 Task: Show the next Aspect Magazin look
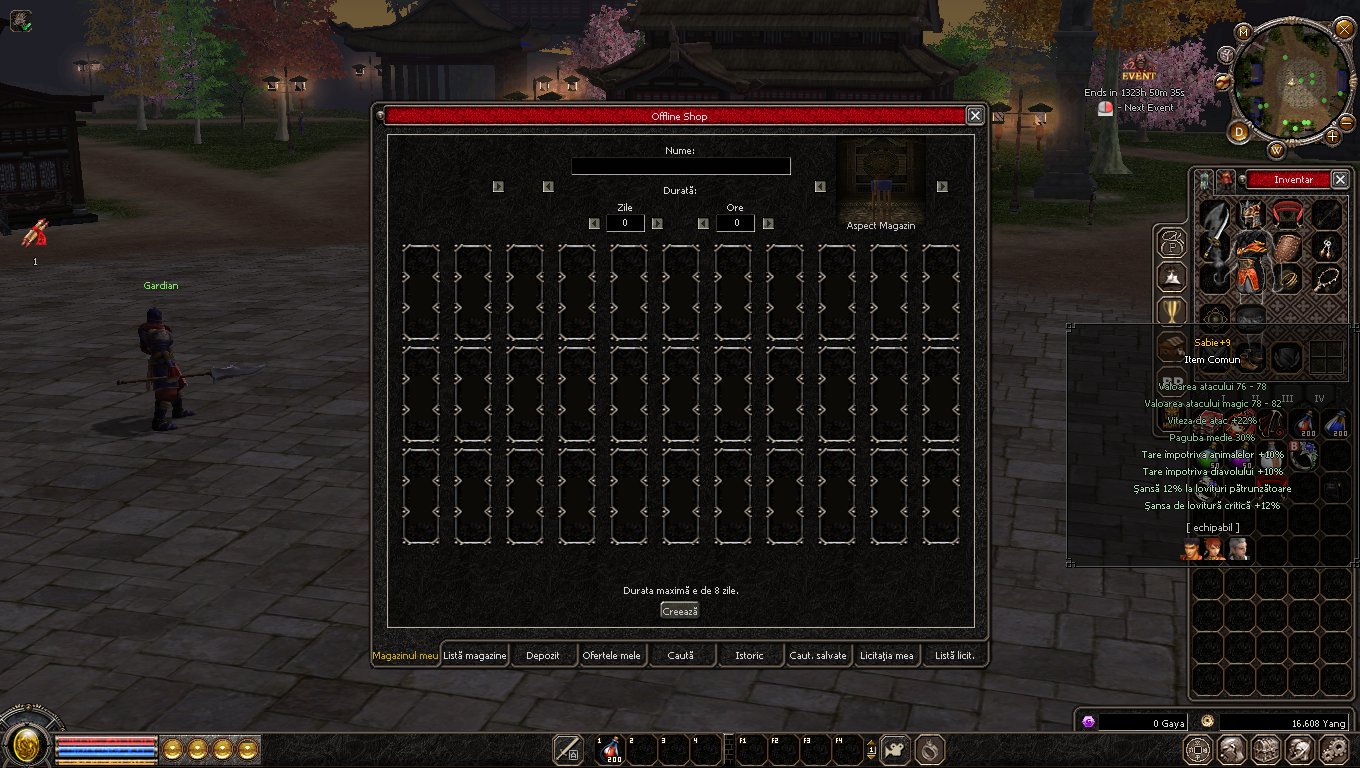[x=942, y=186]
